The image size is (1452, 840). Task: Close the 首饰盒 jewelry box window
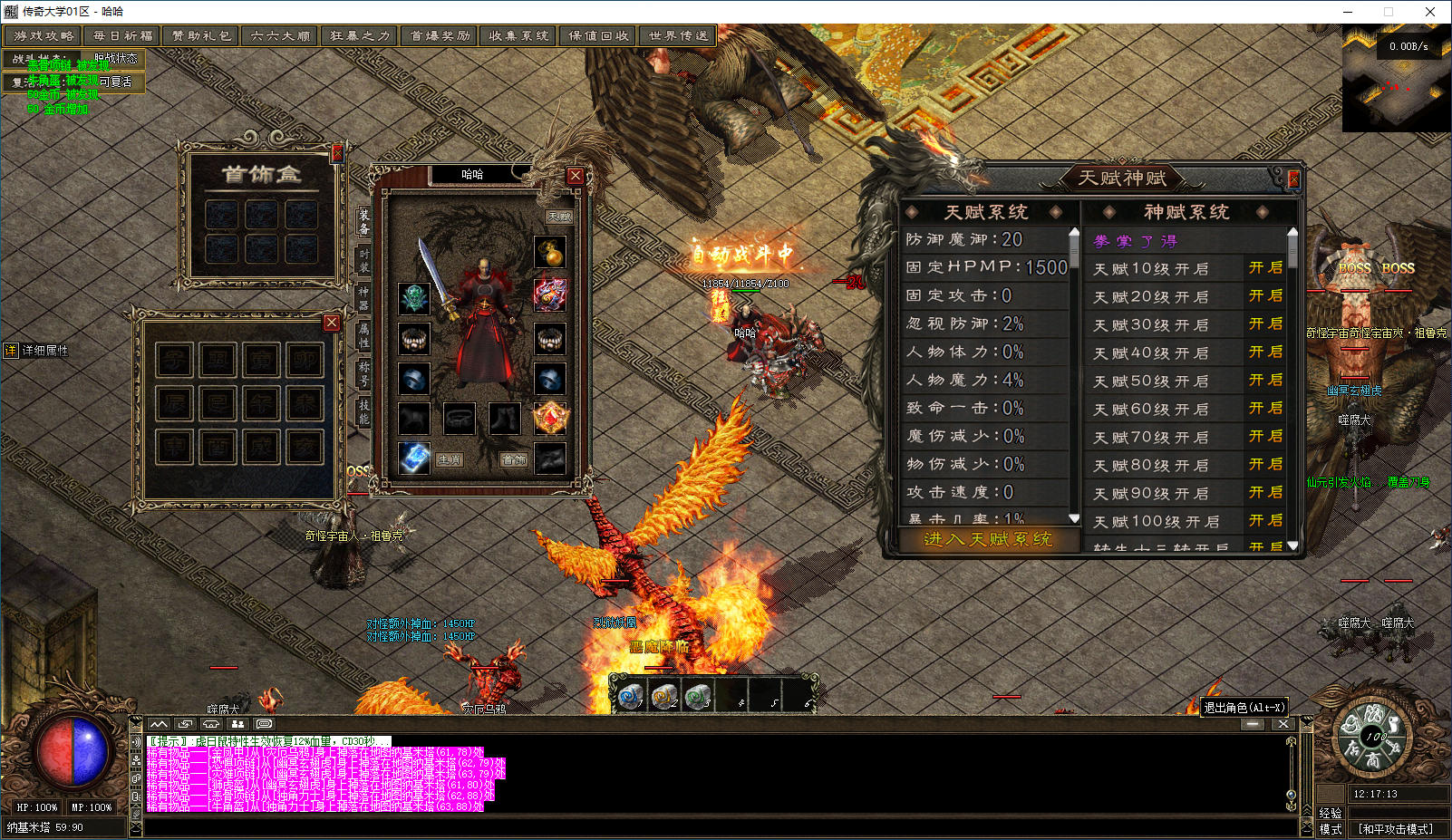pos(337,153)
